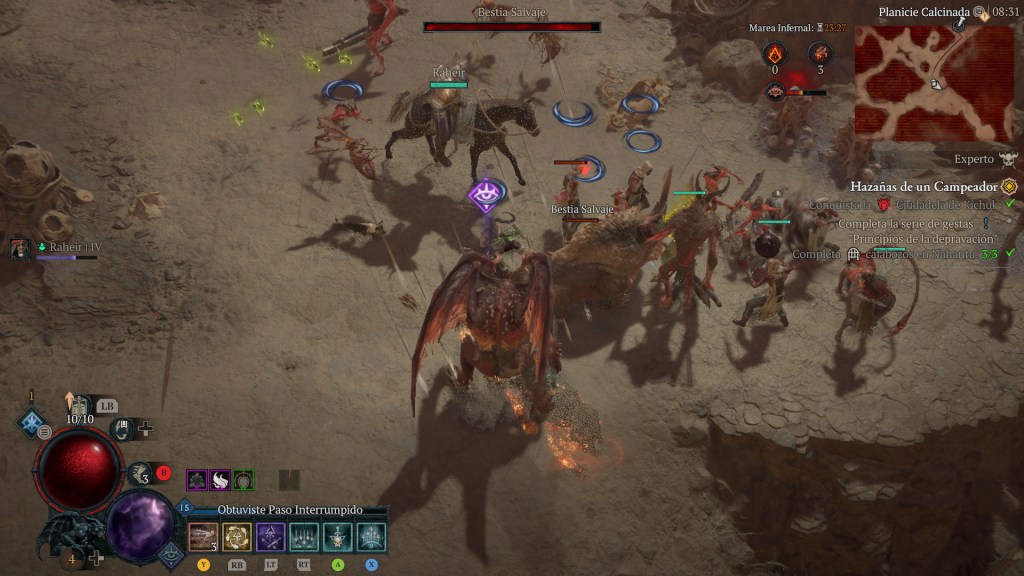Activate the first orange-bordered basic skill
This screenshot has height=576, width=1024.
pyautogui.click(x=203, y=537)
